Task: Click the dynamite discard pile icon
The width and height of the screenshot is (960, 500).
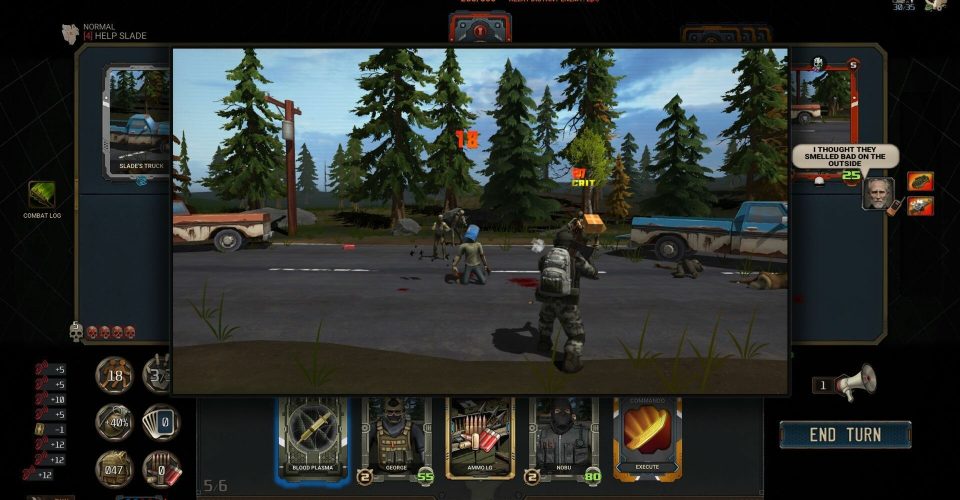Action: (160, 468)
